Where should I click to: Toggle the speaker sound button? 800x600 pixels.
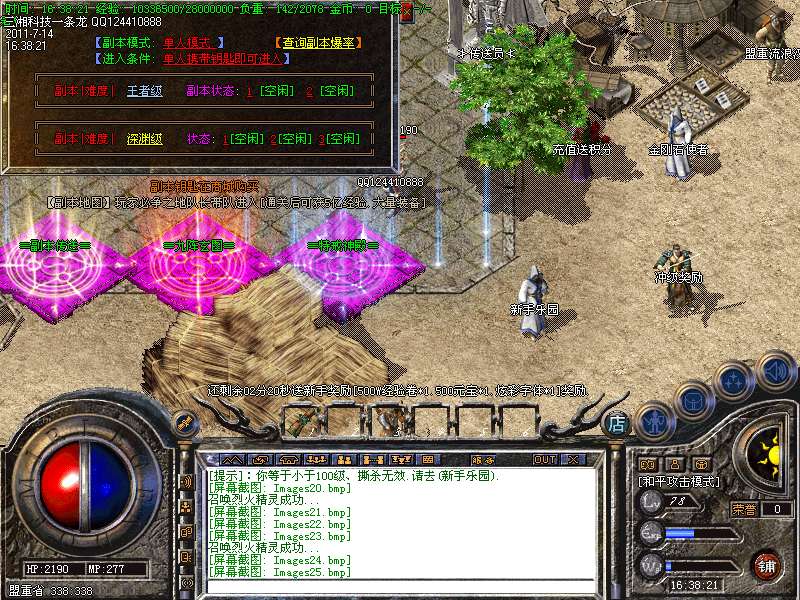coord(776,371)
